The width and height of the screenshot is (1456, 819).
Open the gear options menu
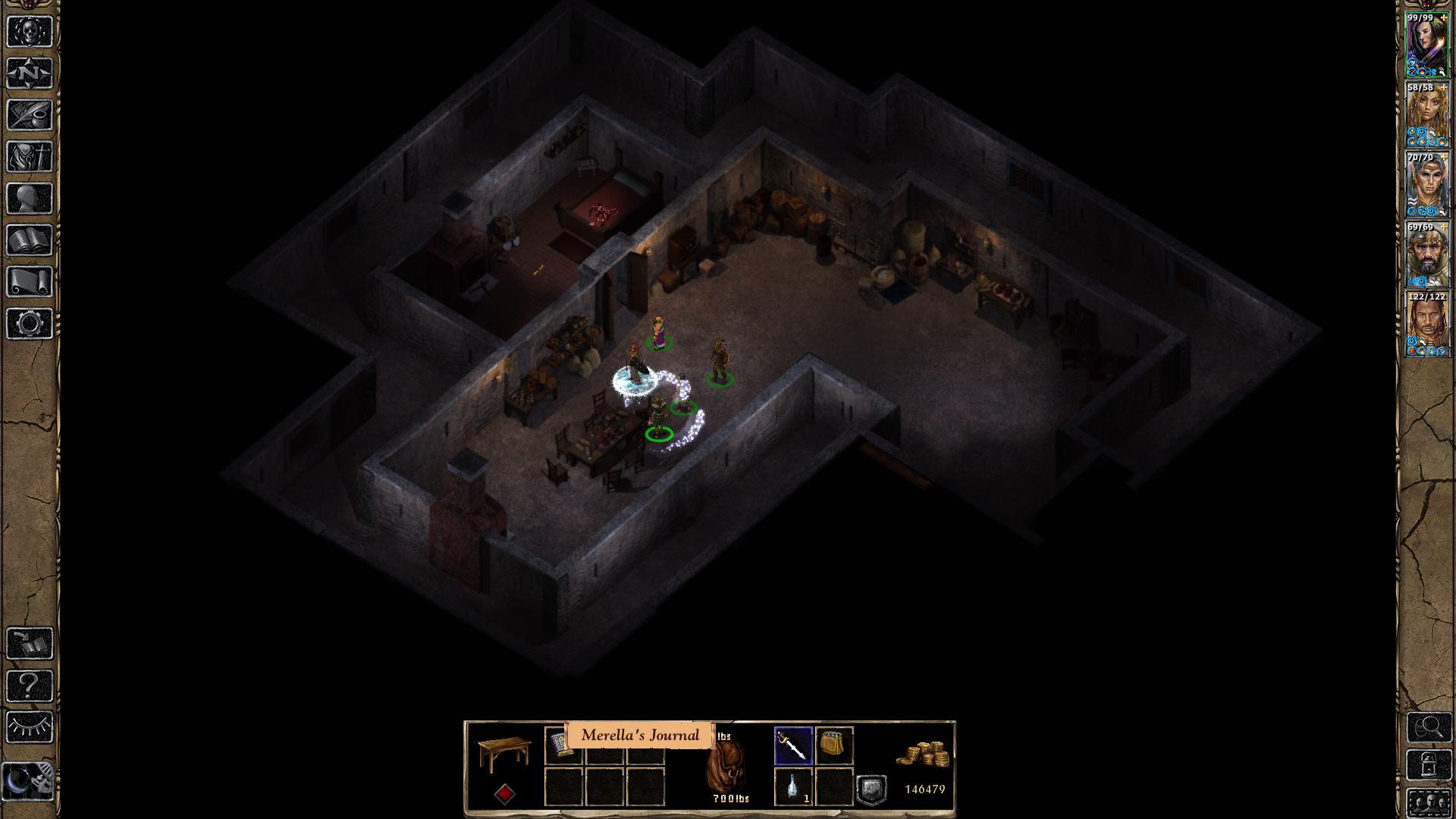pos(30,324)
